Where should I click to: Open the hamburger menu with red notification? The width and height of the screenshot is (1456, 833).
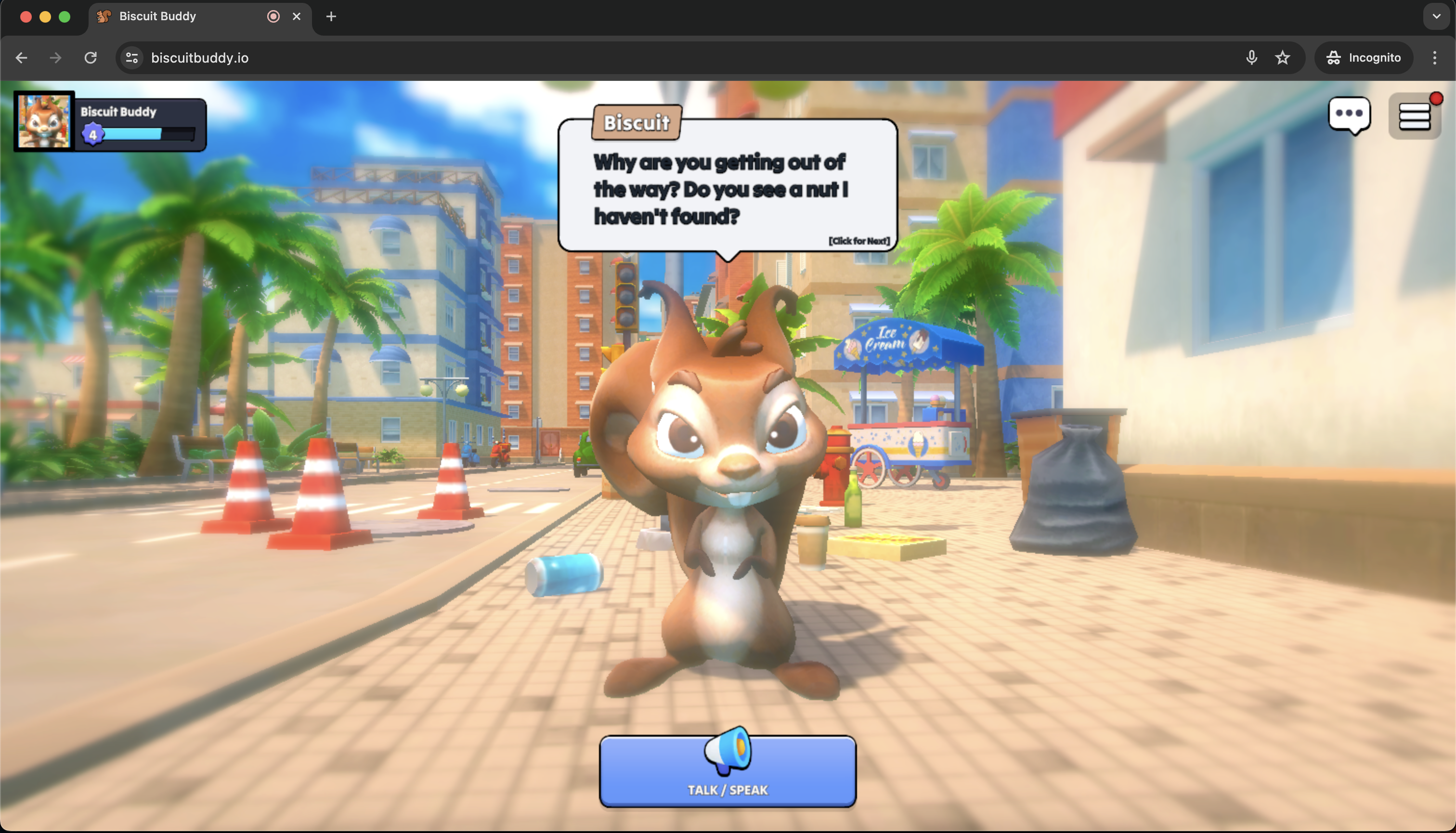click(1414, 116)
